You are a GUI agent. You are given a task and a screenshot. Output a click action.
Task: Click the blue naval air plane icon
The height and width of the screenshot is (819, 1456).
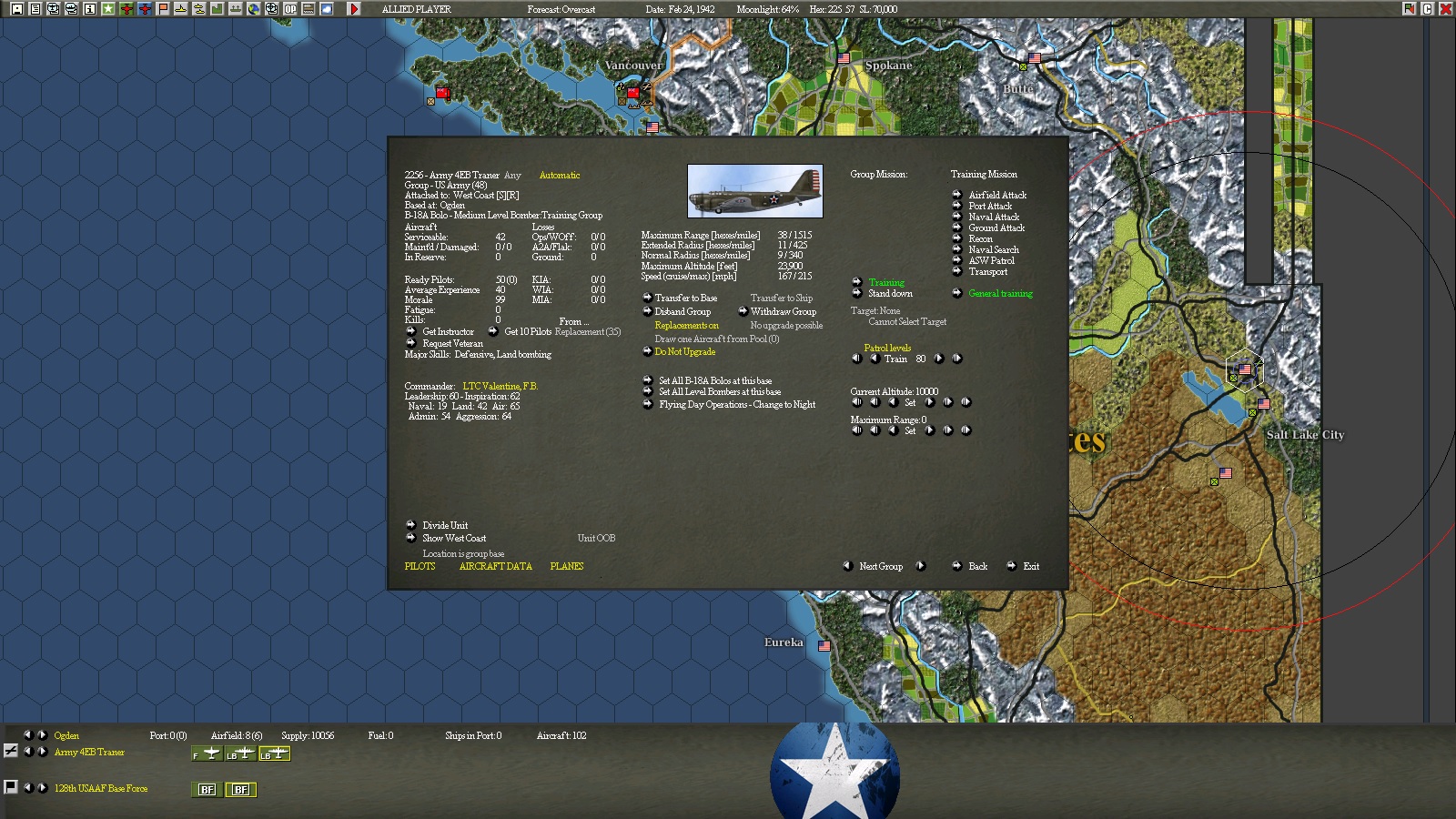click(x=145, y=8)
